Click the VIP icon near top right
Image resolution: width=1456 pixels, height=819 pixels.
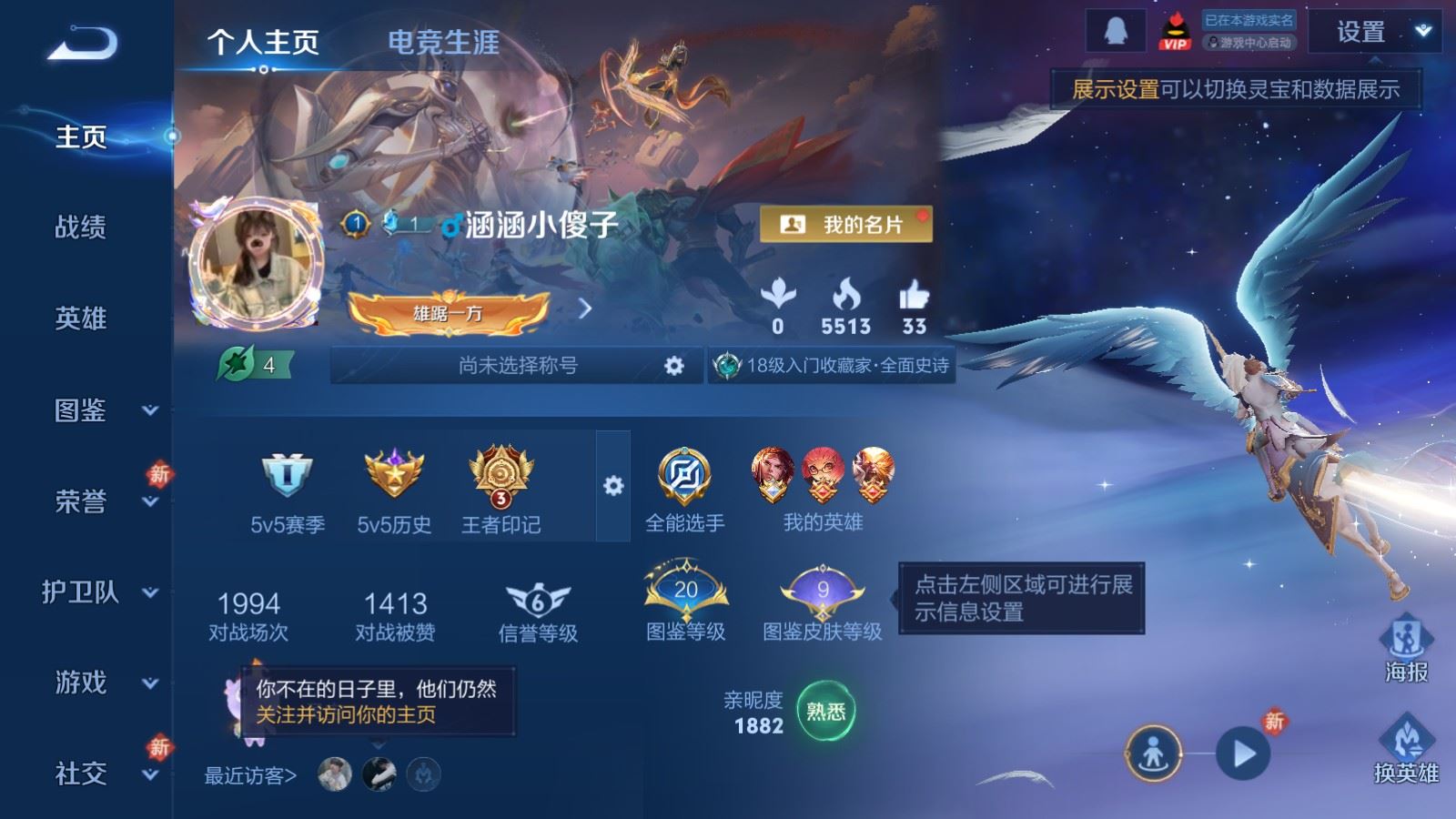(x=1174, y=29)
